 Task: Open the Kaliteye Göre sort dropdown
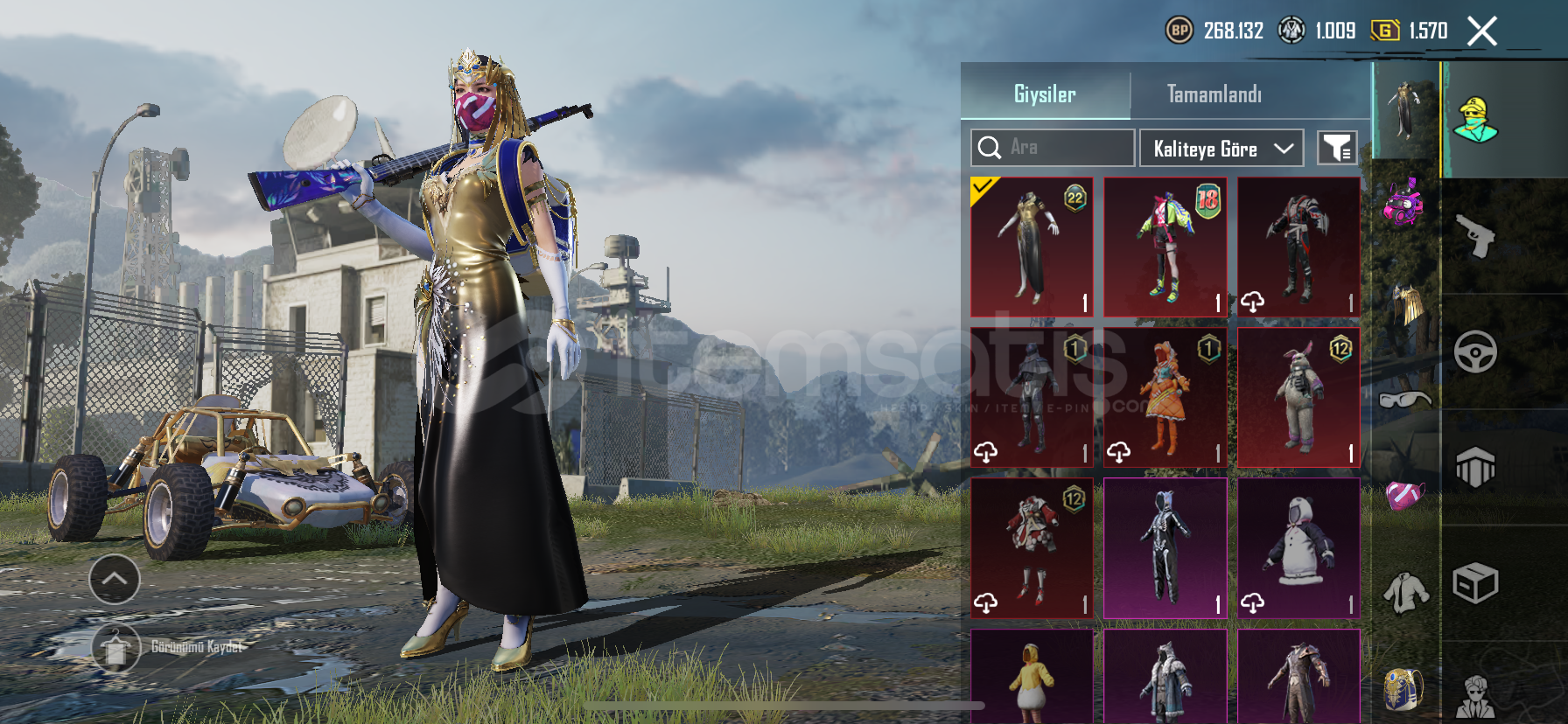[1221, 149]
